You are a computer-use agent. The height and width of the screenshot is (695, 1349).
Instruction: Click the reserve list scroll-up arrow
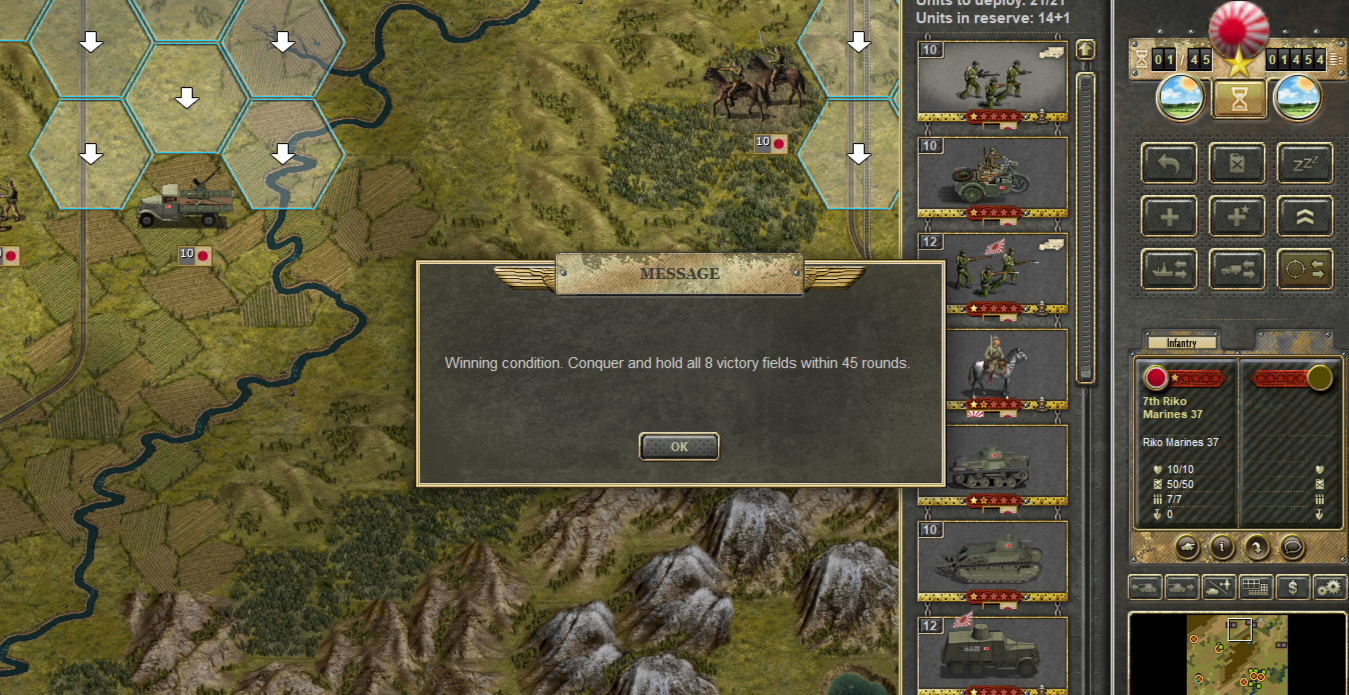coord(1085,50)
